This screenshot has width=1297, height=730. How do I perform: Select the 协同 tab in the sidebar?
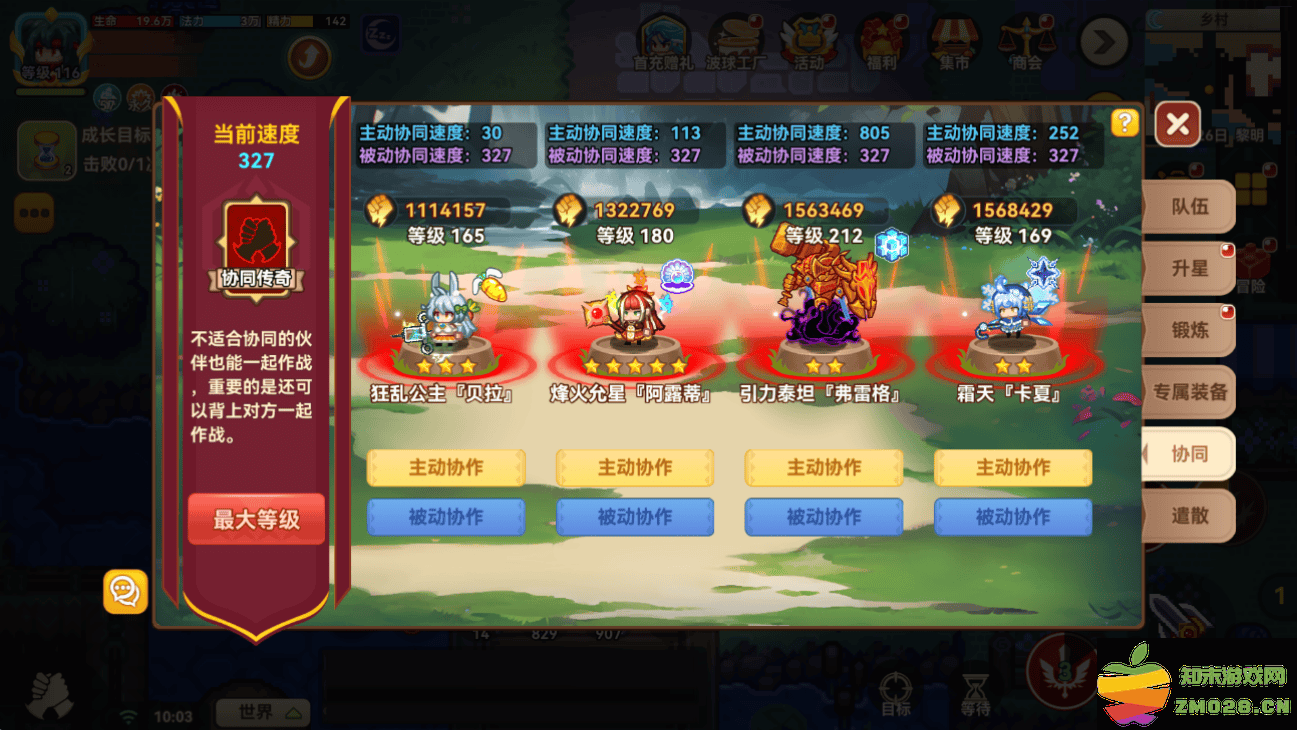coord(1190,454)
